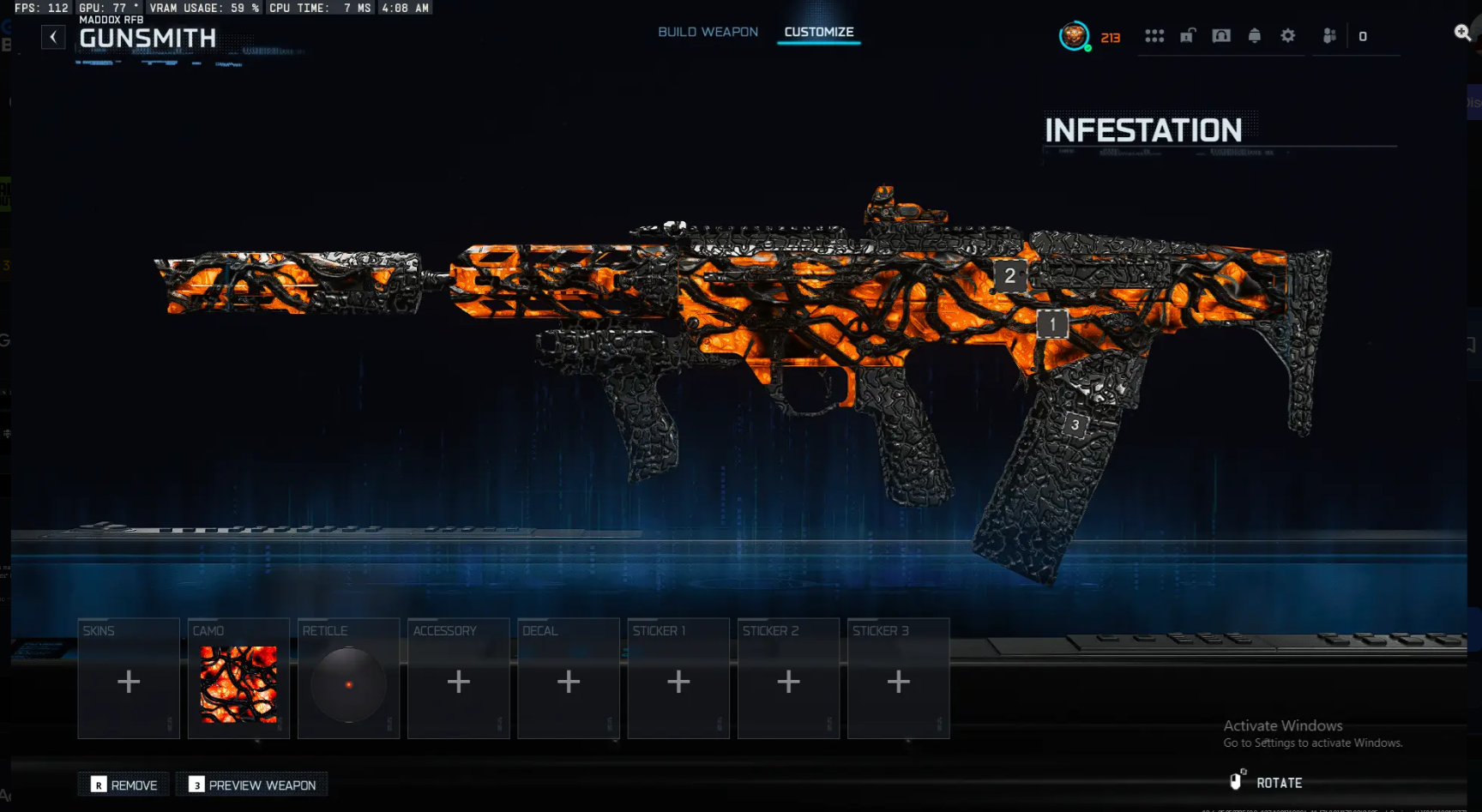
Task: Click the unlocked padlock icon
Action: pos(1188,36)
